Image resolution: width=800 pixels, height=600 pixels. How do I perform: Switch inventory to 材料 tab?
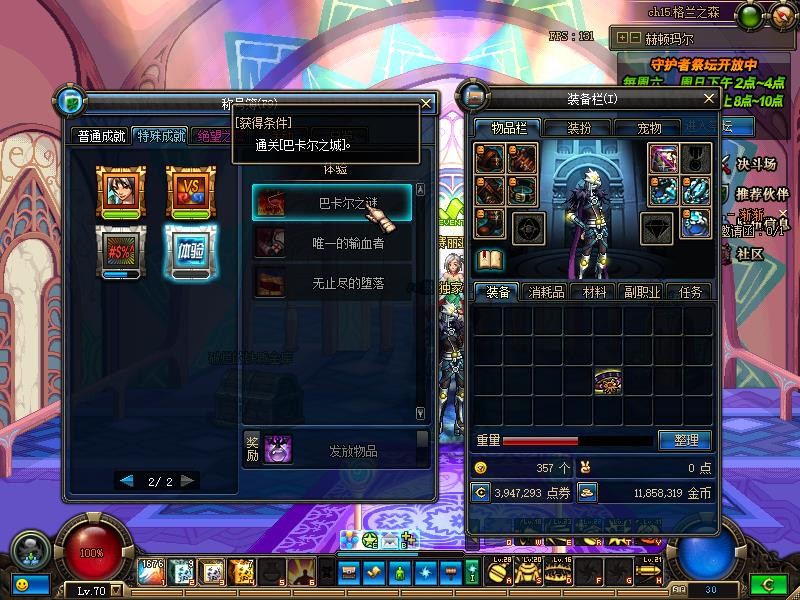tap(595, 292)
